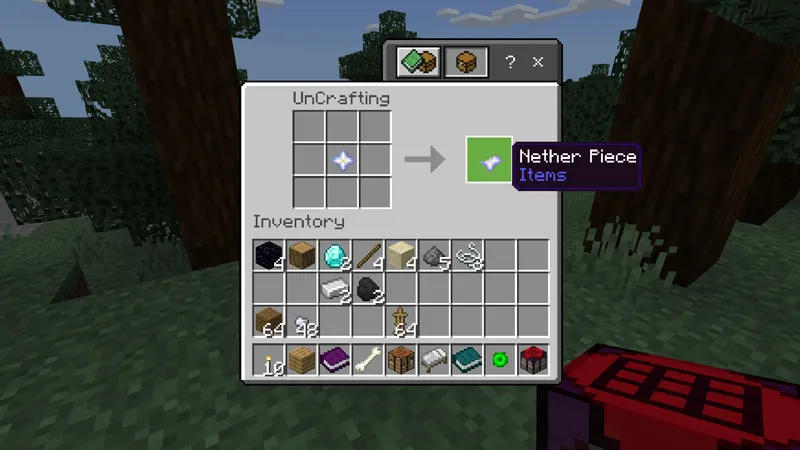Select the coal stack in the inventory

pos(368,289)
